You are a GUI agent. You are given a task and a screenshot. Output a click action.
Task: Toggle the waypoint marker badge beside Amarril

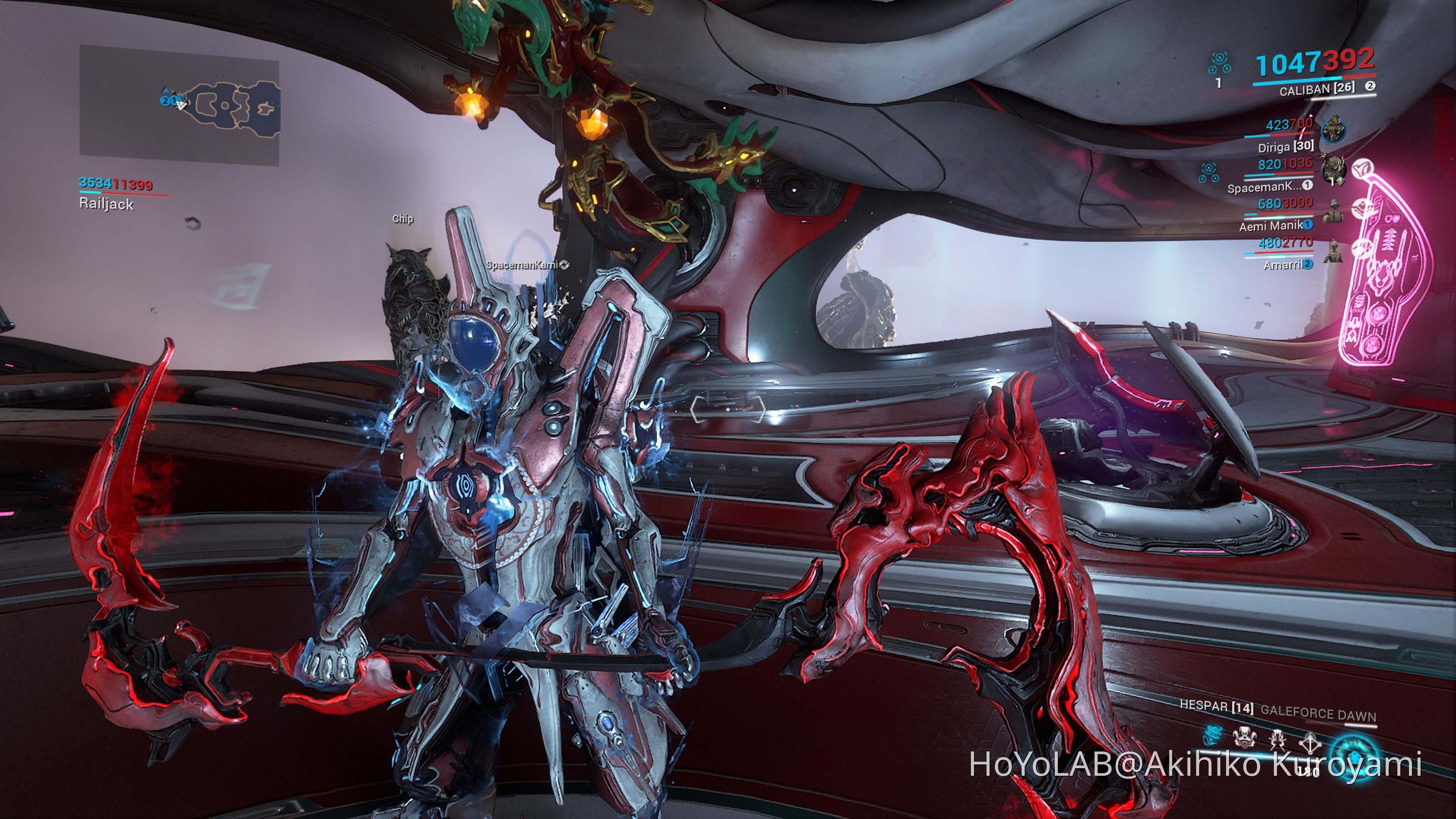point(1308,264)
